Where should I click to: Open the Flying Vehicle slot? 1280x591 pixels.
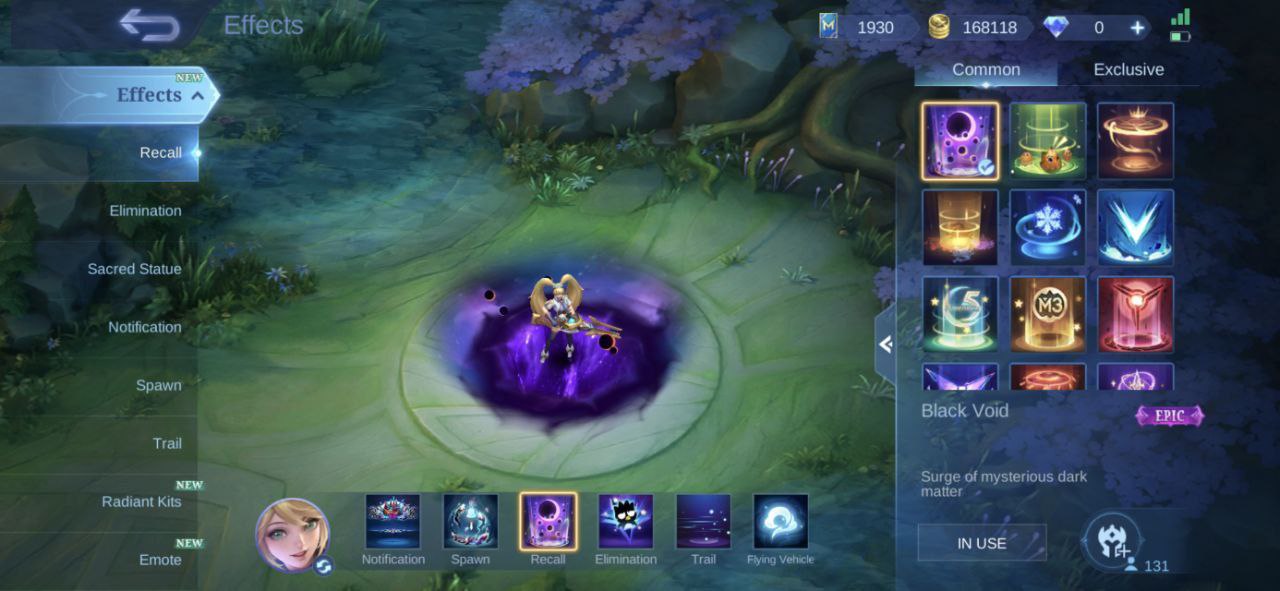coord(780,523)
